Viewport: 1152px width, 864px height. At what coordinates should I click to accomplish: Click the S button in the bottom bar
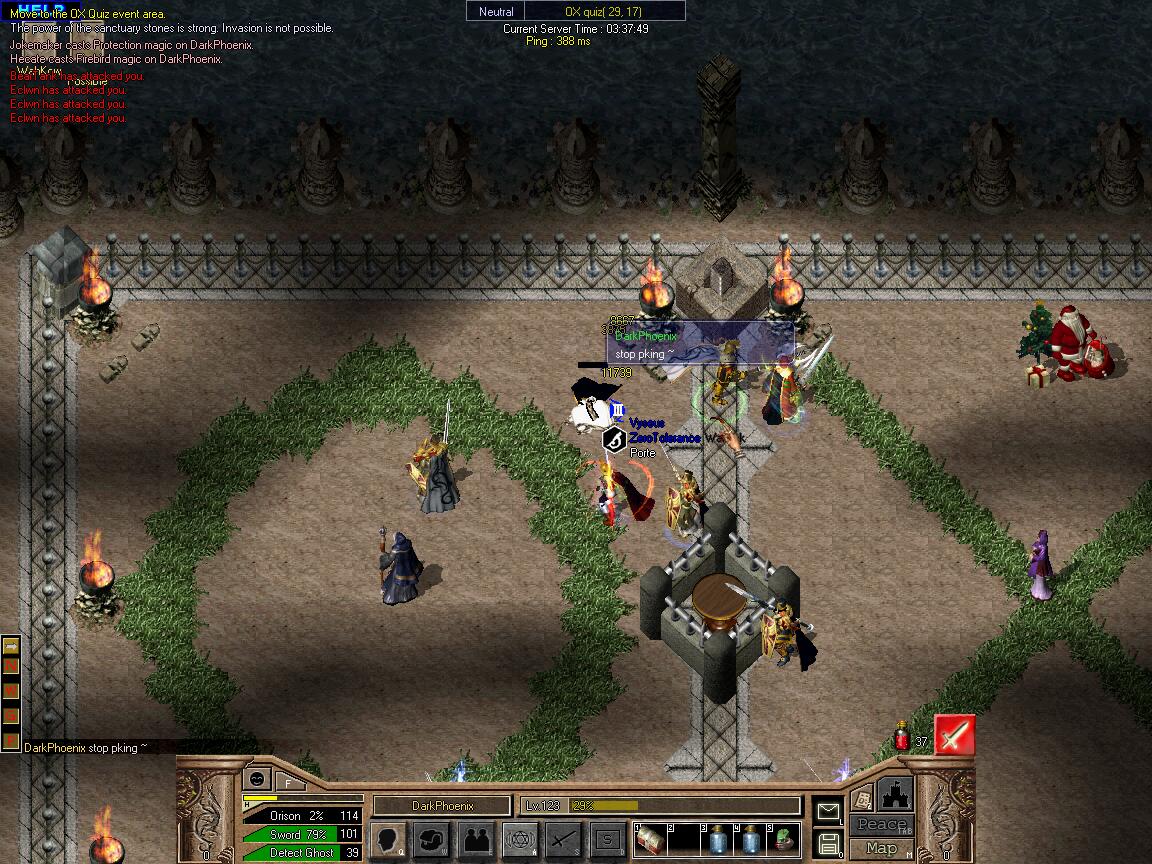tap(606, 838)
